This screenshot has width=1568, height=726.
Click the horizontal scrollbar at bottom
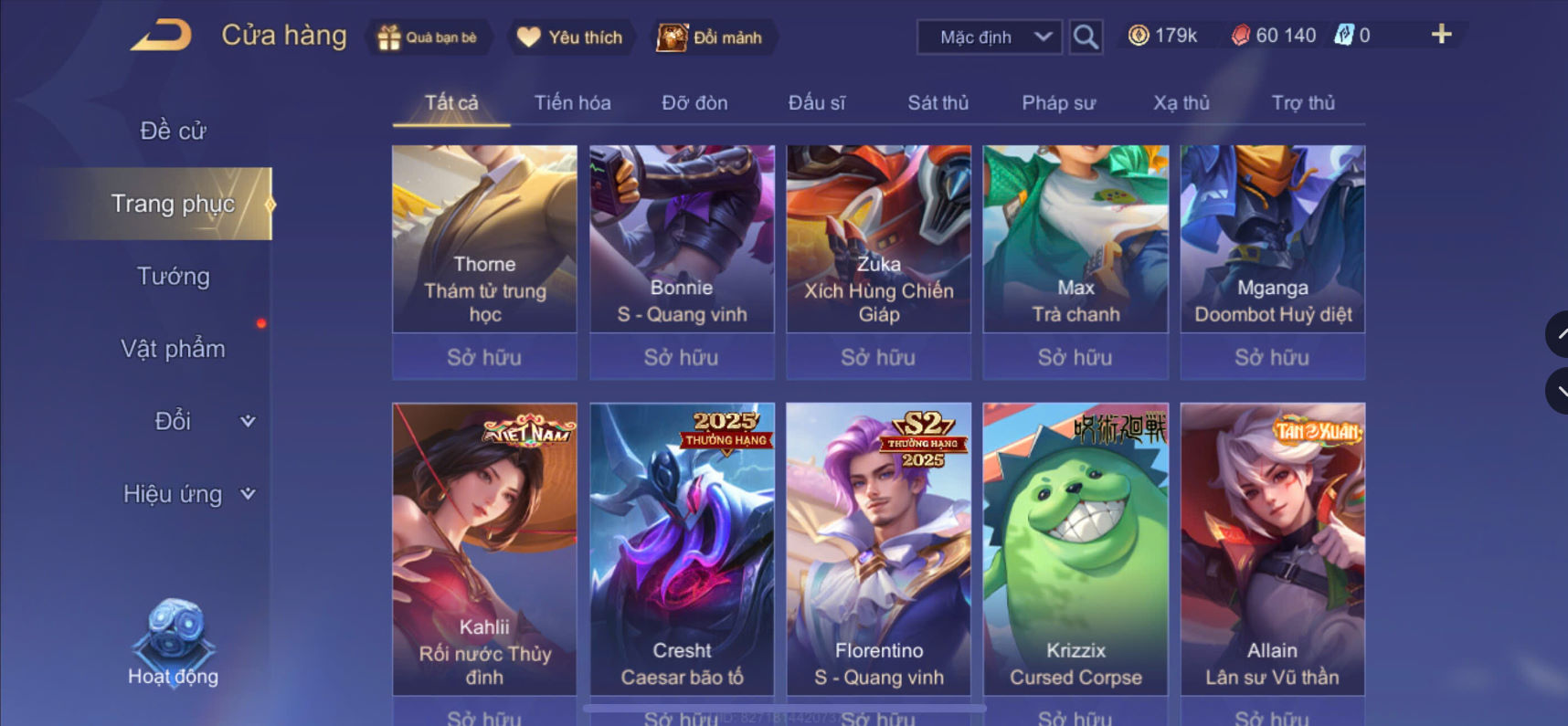pos(786,709)
